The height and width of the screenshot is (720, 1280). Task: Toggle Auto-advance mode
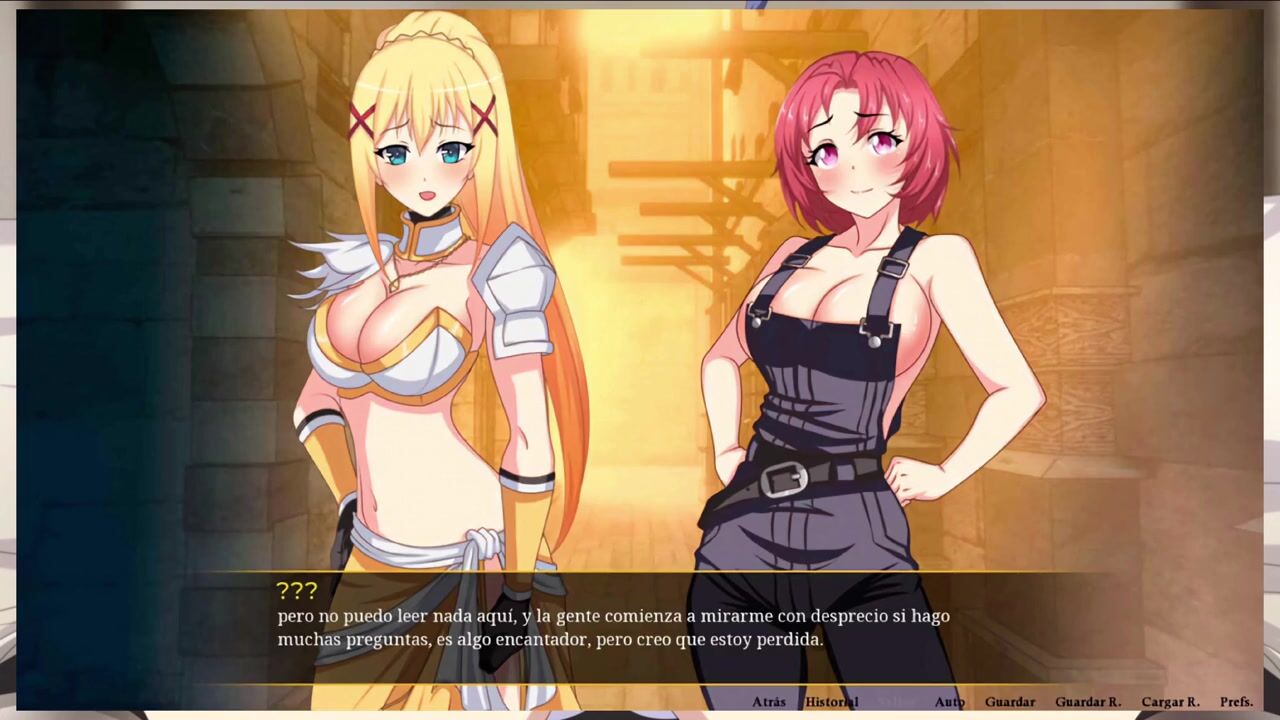(949, 702)
